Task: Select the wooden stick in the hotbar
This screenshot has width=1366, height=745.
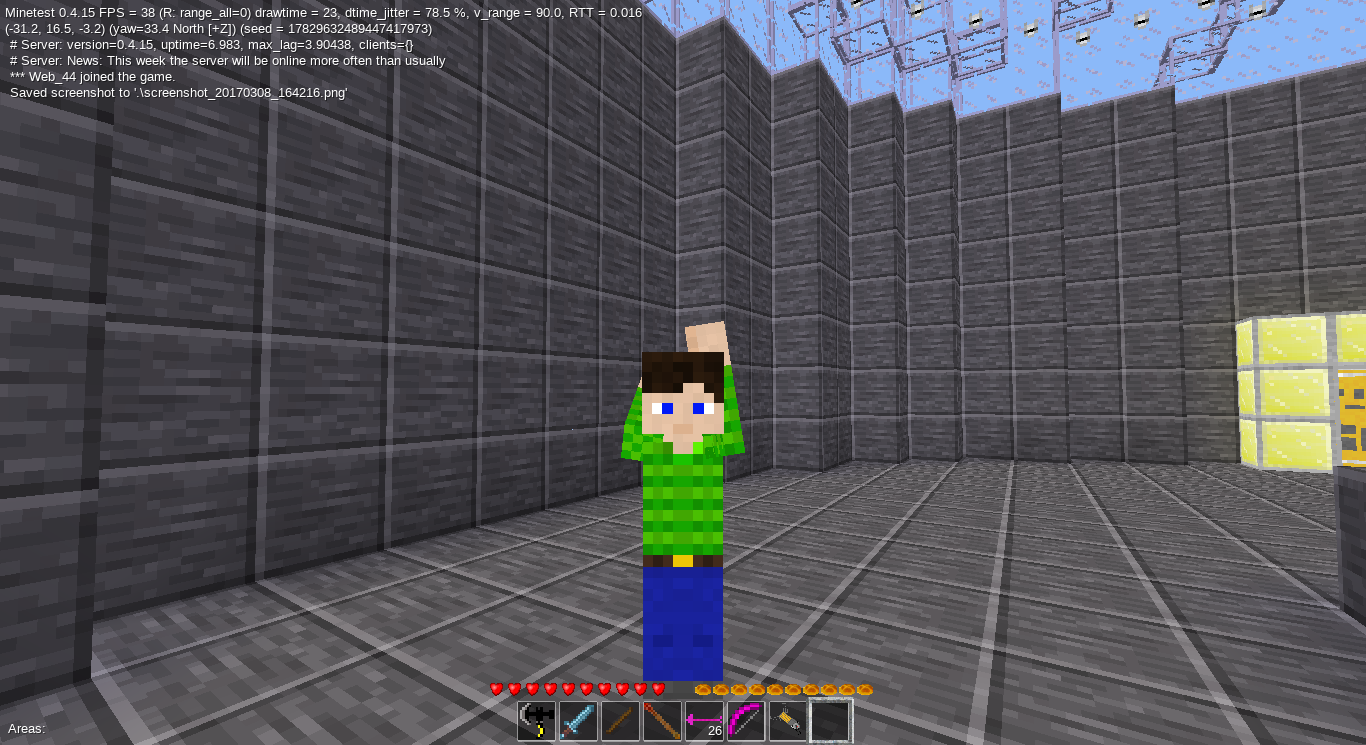Action: click(621, 720)
